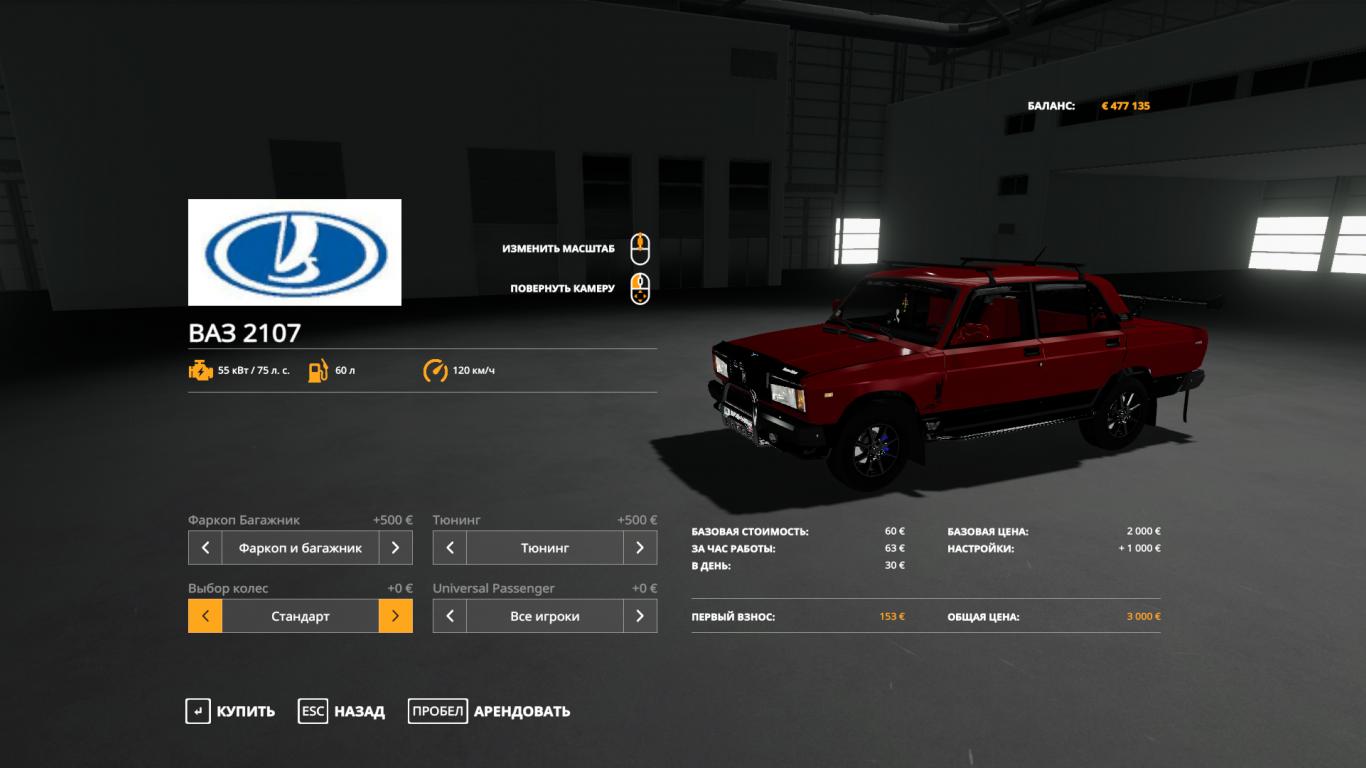Rent the vehicle via Арендовать
1366x768 pixels.
489,711
